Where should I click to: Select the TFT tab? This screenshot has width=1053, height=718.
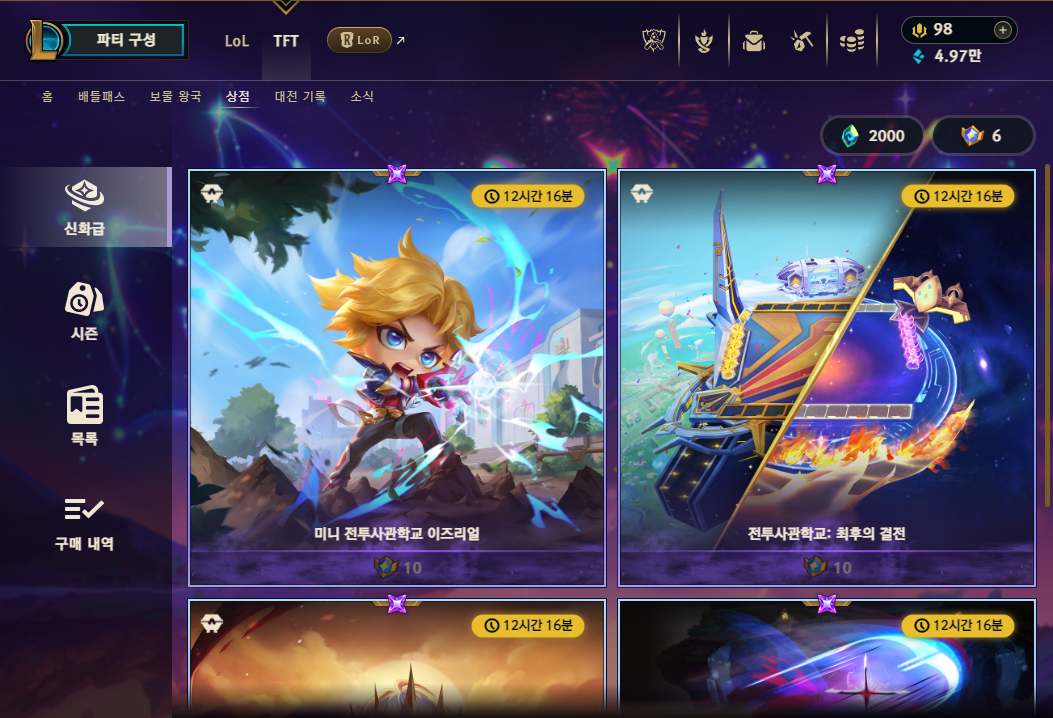click(x=286, y=41)
